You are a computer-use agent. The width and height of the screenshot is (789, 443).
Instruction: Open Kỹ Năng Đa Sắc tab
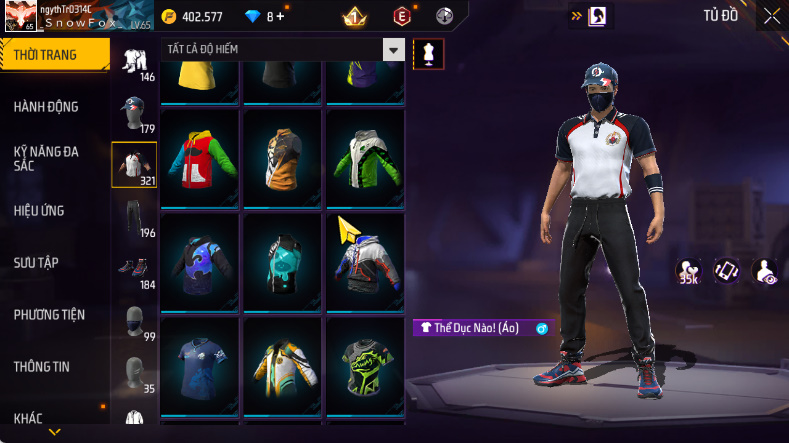(46, 158)
